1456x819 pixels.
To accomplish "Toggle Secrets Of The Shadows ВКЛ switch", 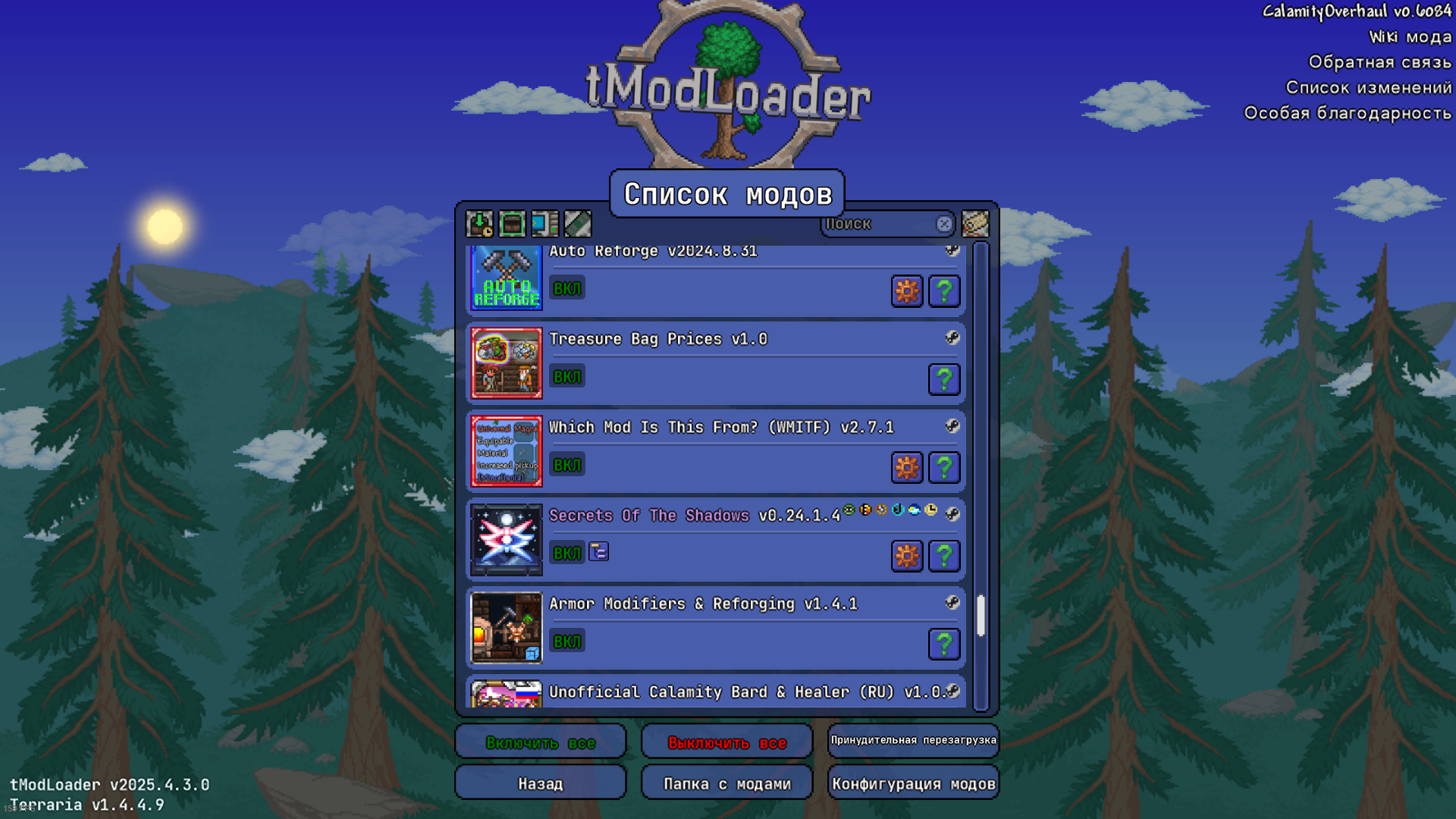I will coord(566,553).
